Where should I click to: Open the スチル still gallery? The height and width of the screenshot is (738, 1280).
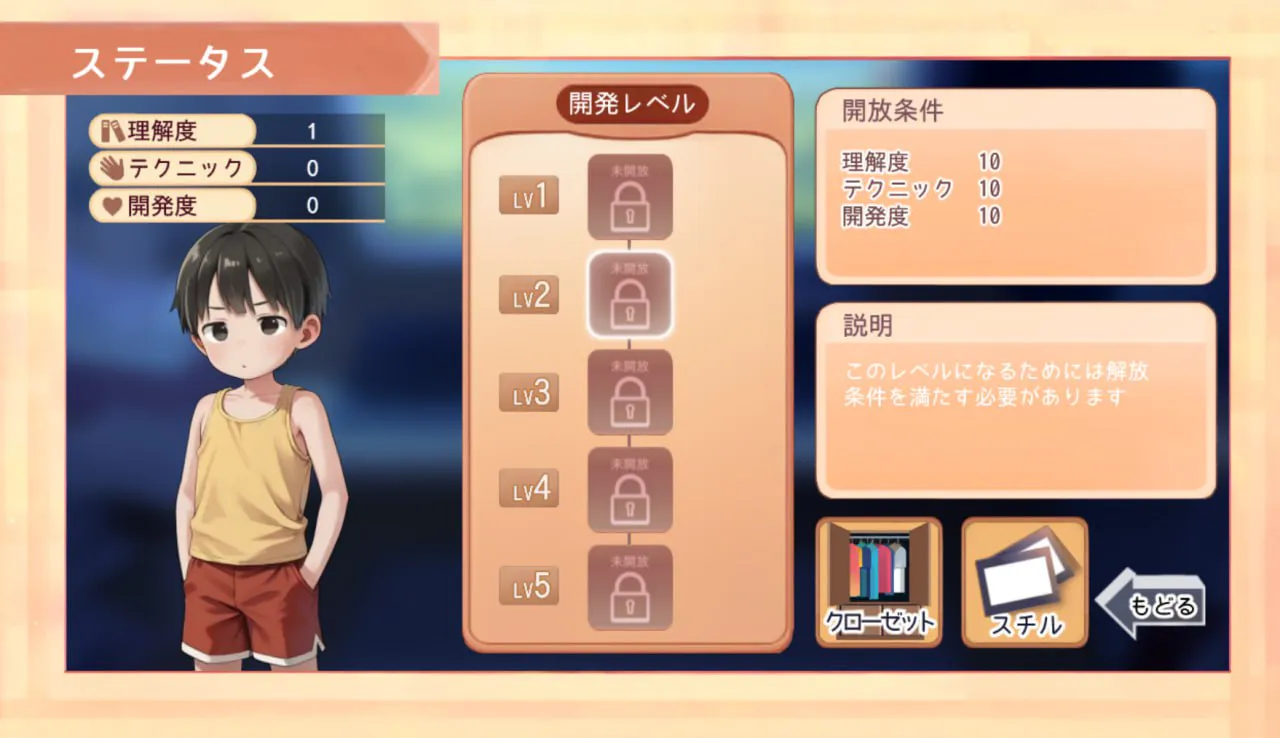click(x=1024, y=582)
